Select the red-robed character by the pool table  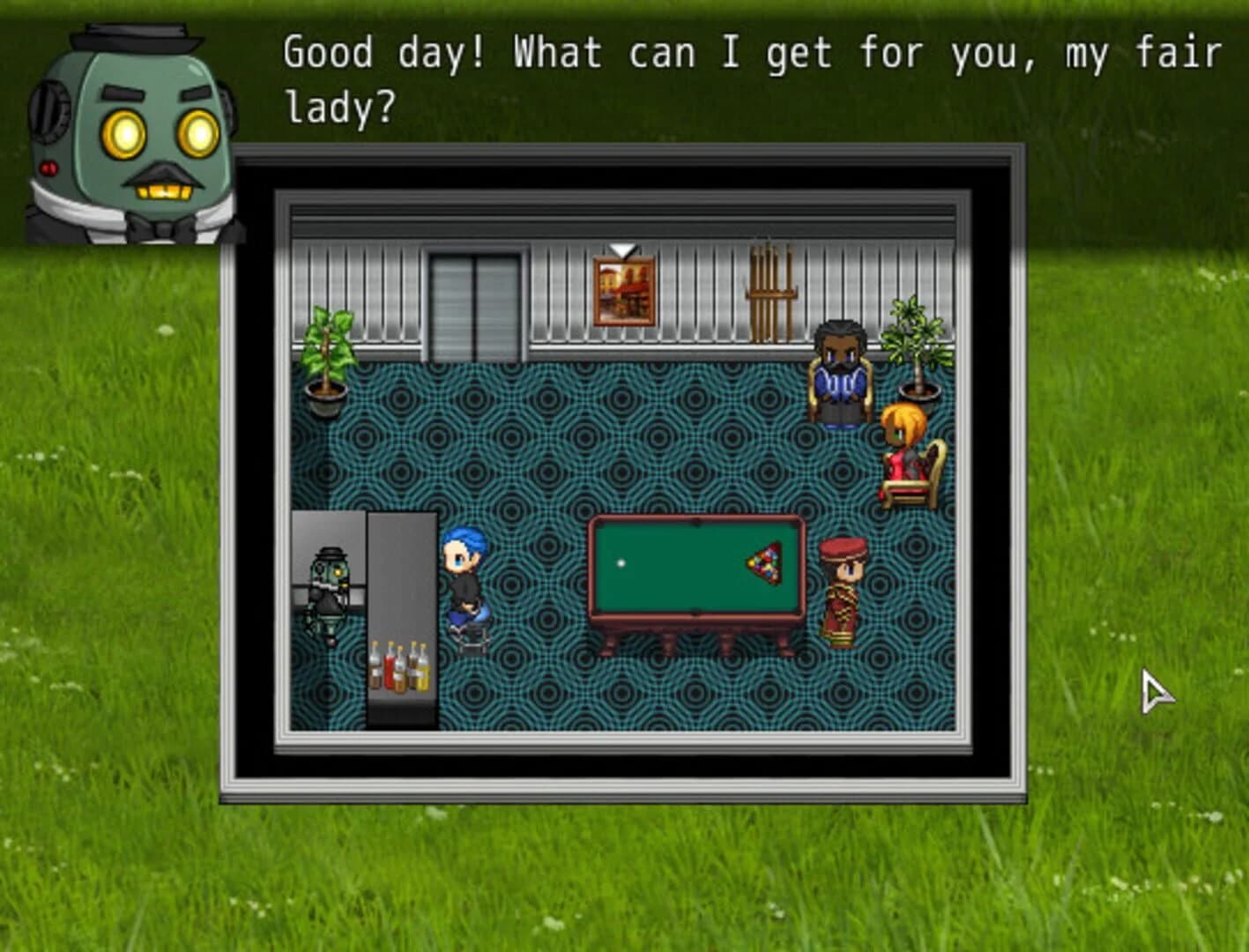(x=844, y=591)
